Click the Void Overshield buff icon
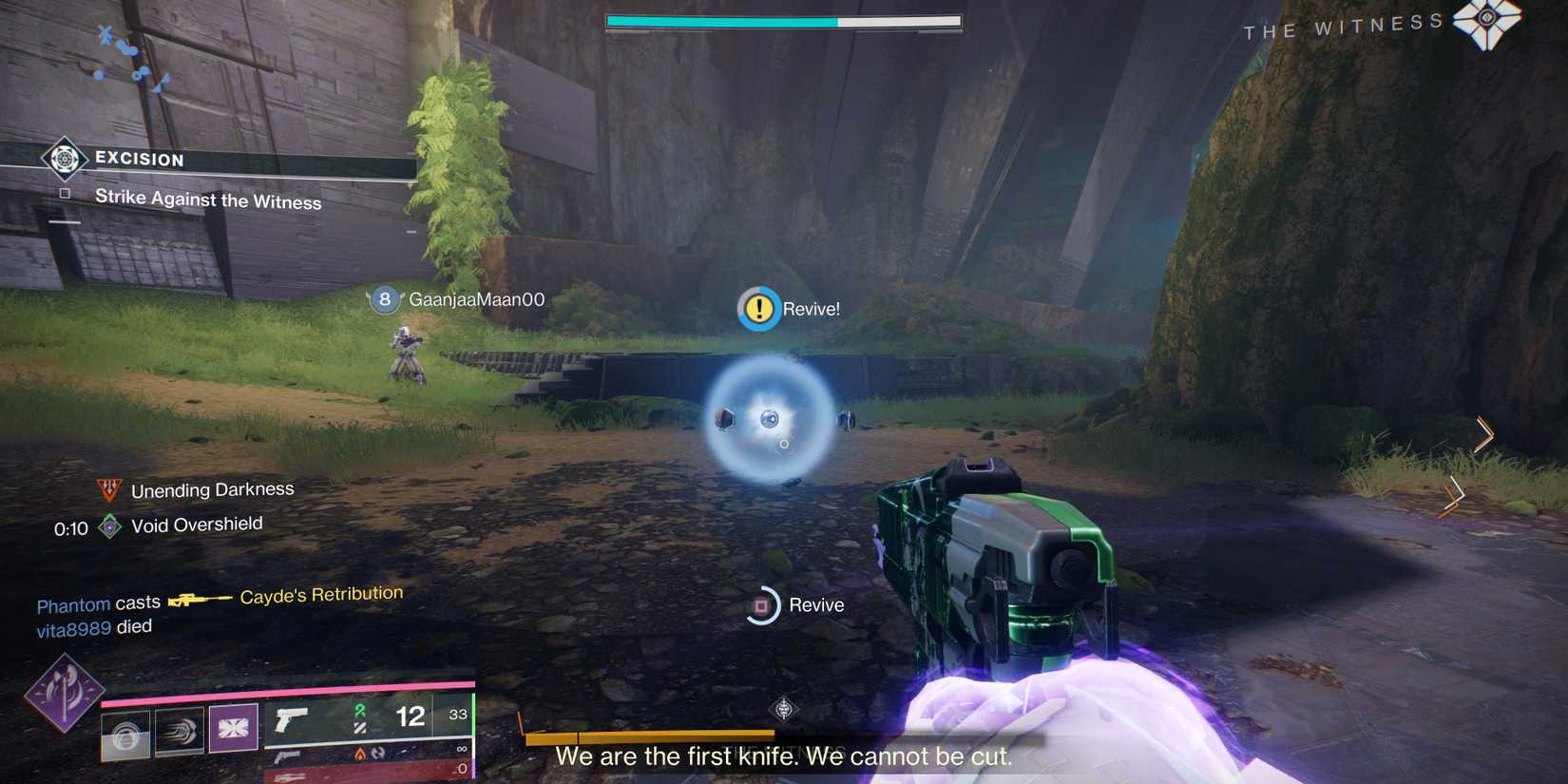The width and height of the screenshot is (1568, 784). click(x=109, y=525)
